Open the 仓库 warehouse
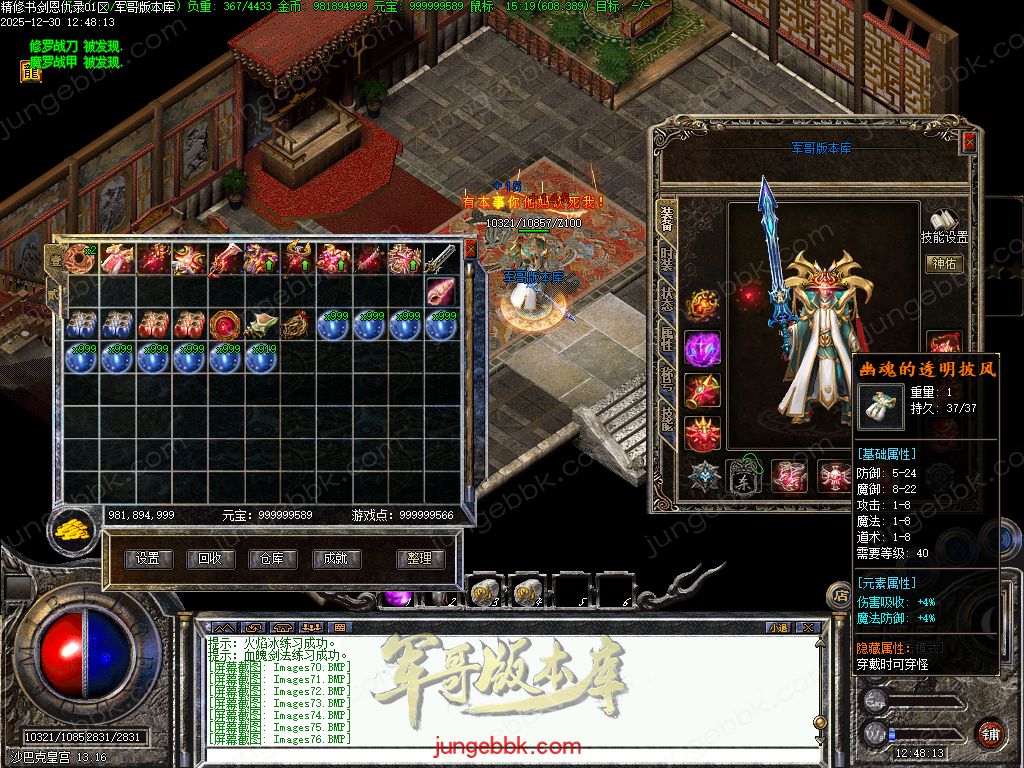The height and width of the screenshot is (768, 1024). click(x=272, y=559)
